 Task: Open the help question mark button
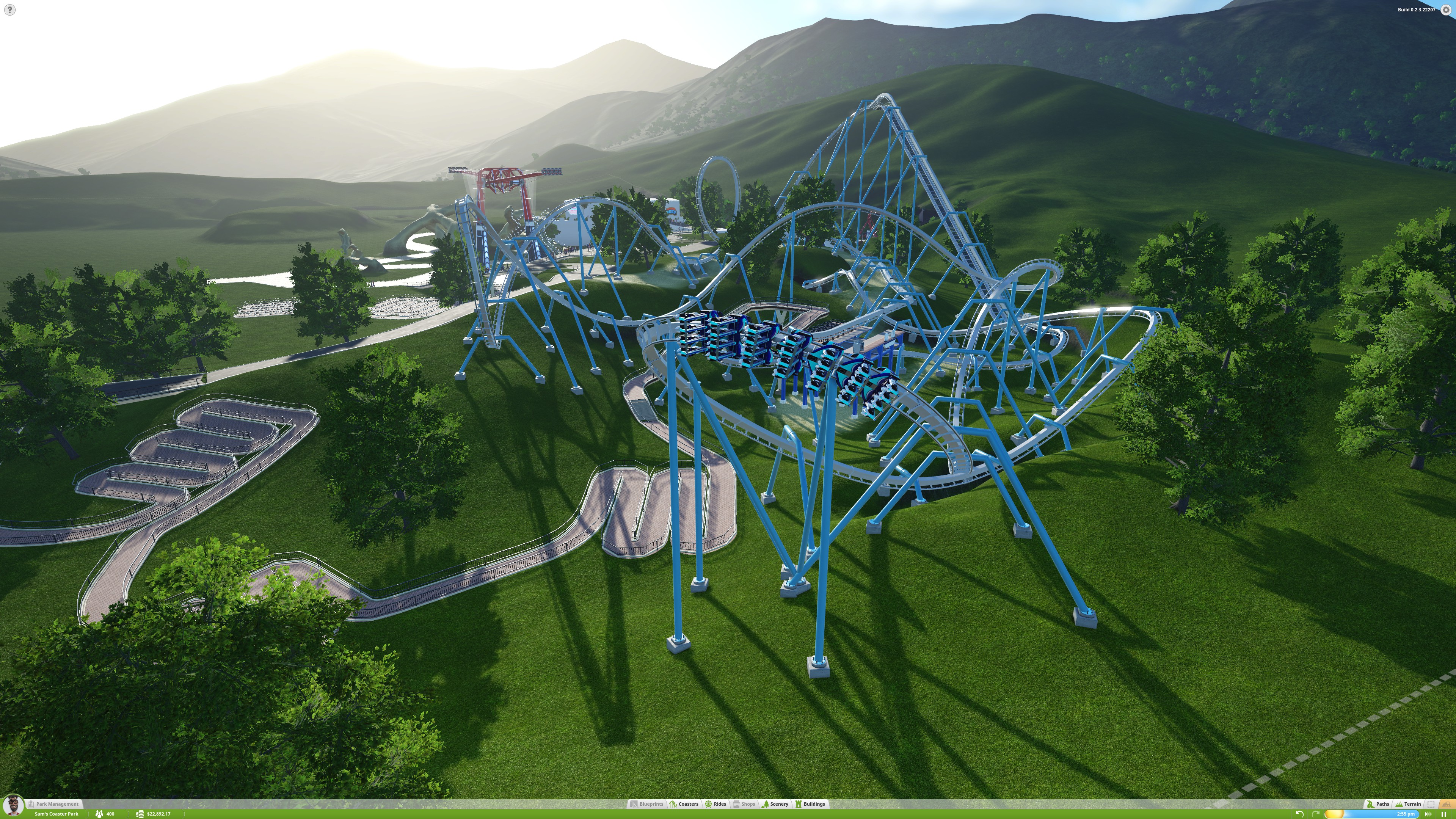9,9
